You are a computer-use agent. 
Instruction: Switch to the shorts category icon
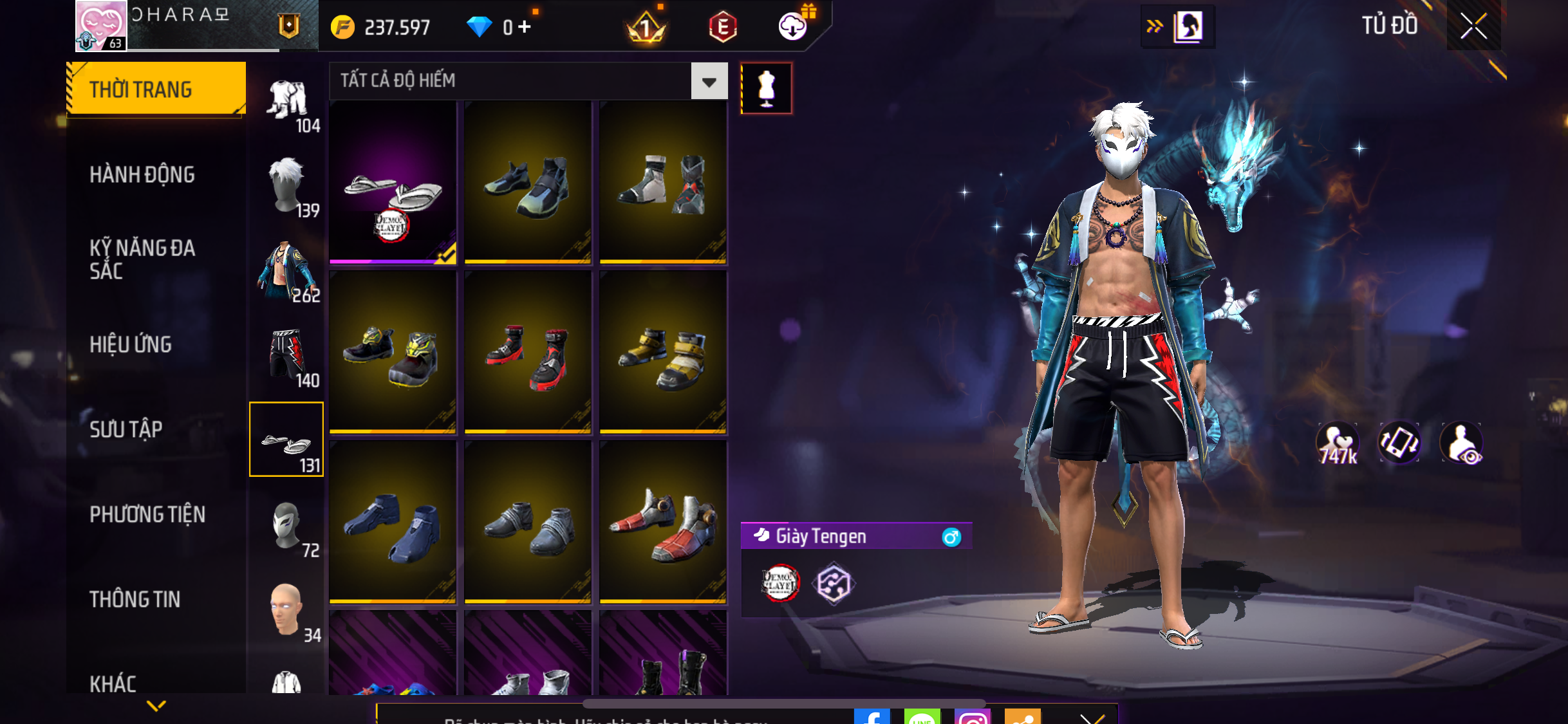(287, 356)
